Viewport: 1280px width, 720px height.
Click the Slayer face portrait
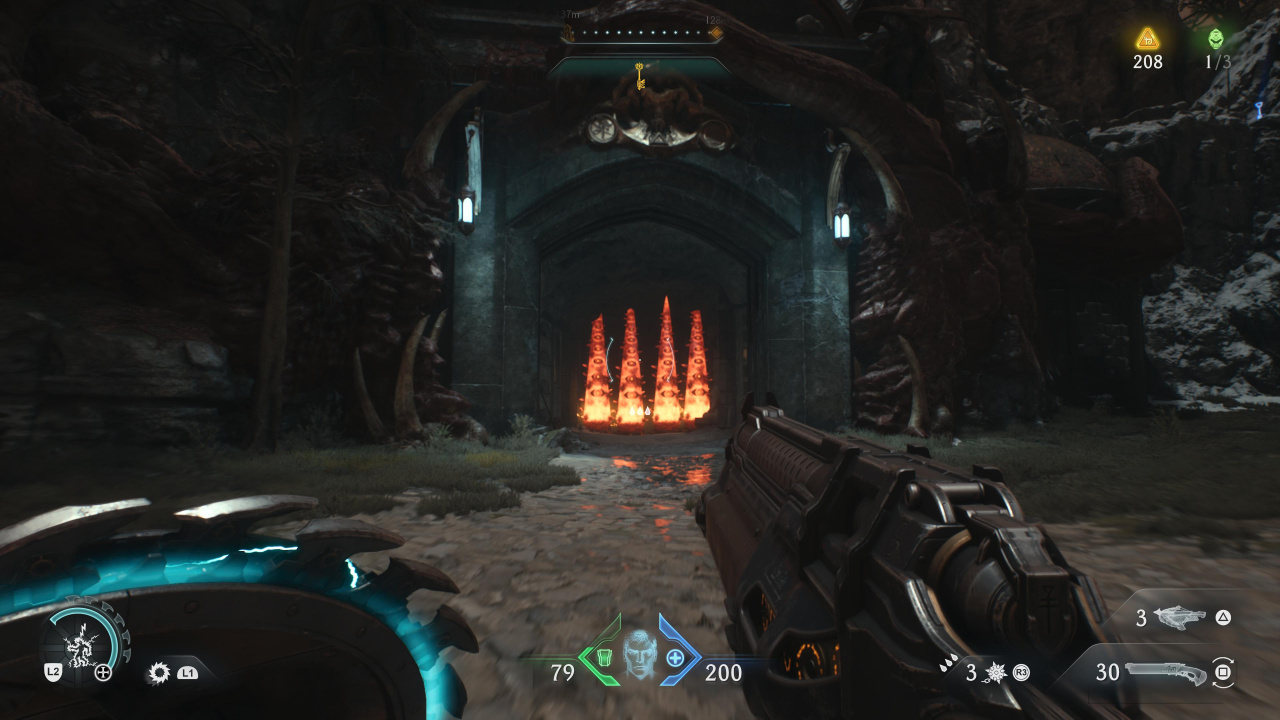639,656
